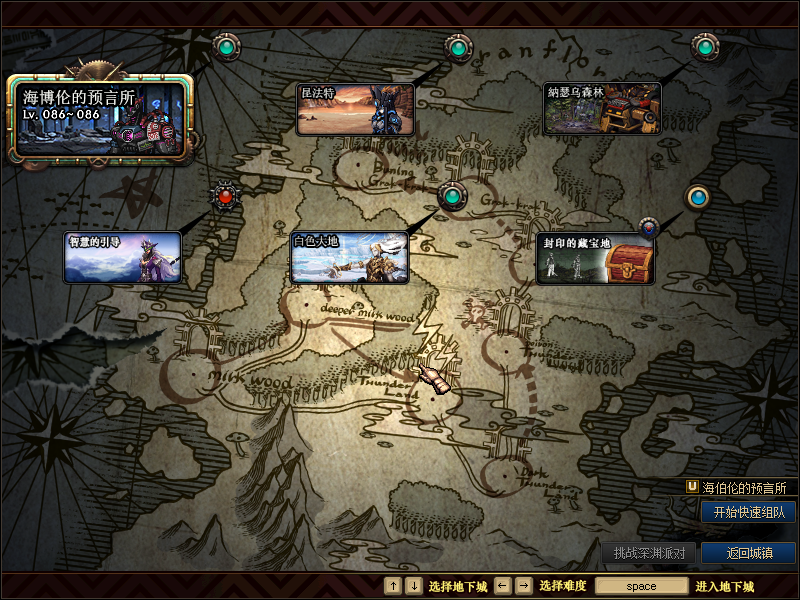The width and height of the screenshot is (800, 600).
Task: Click the blue orb map marker
Action: 697,197
